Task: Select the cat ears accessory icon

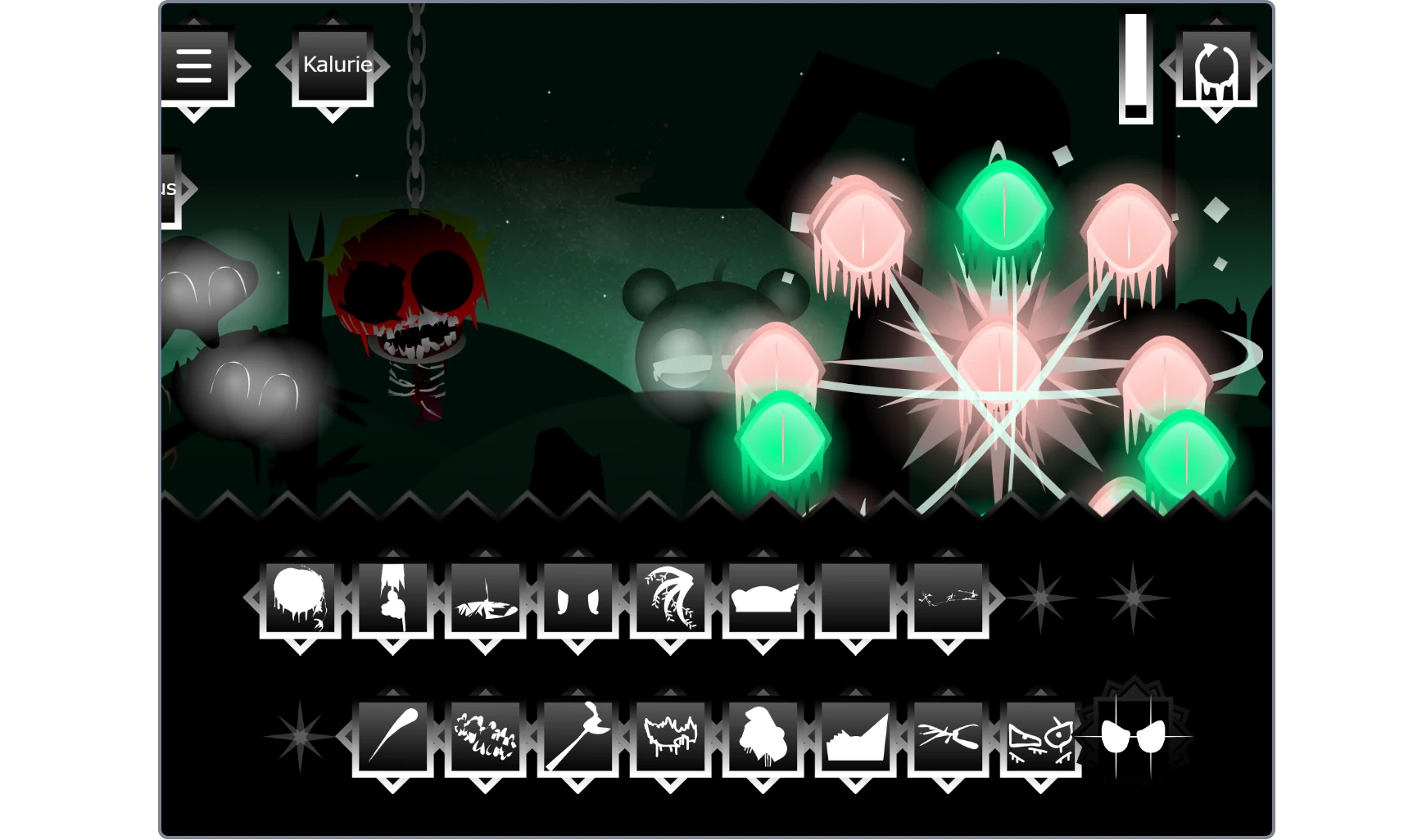Action: coord(579,598)
